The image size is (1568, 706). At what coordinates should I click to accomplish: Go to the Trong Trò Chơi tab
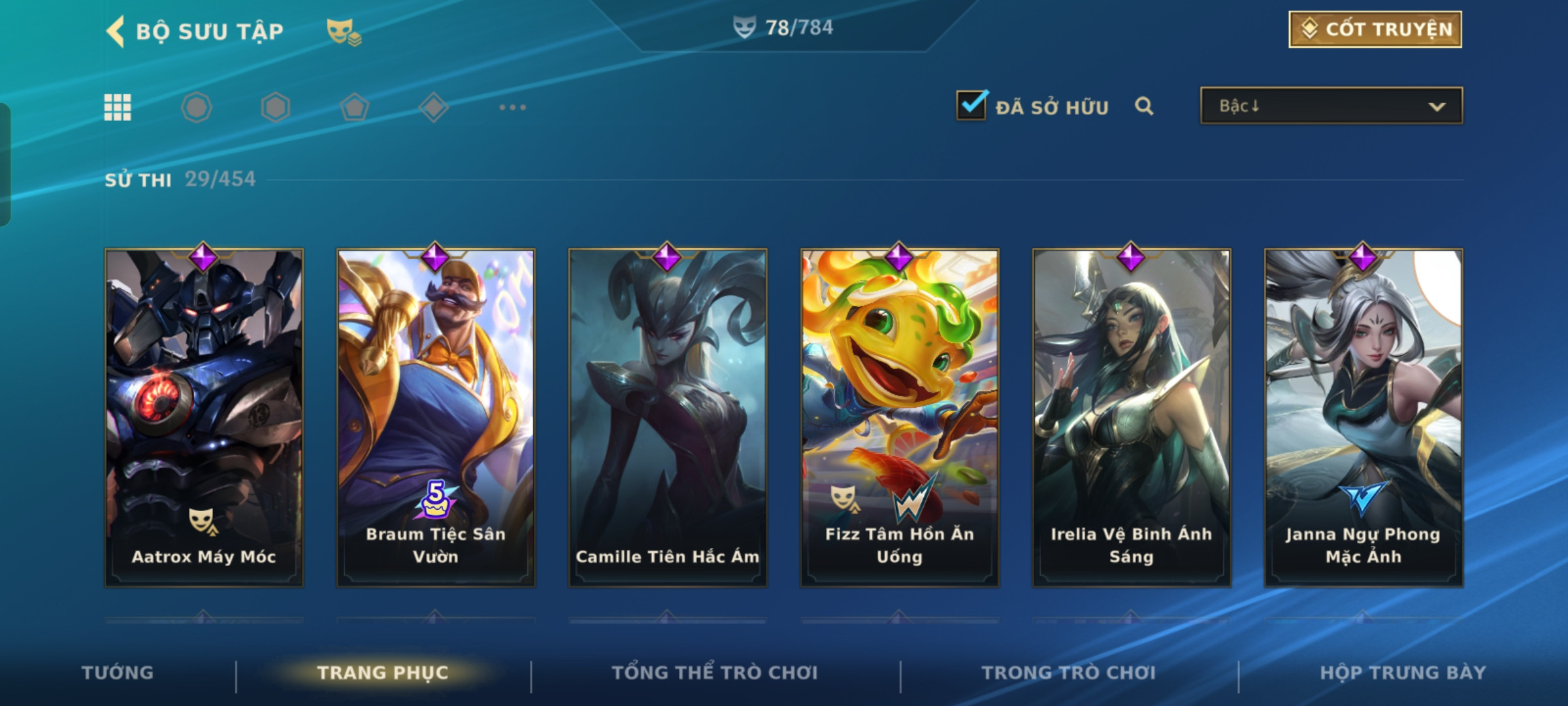pyautogui.click(x=1069, y=673)
